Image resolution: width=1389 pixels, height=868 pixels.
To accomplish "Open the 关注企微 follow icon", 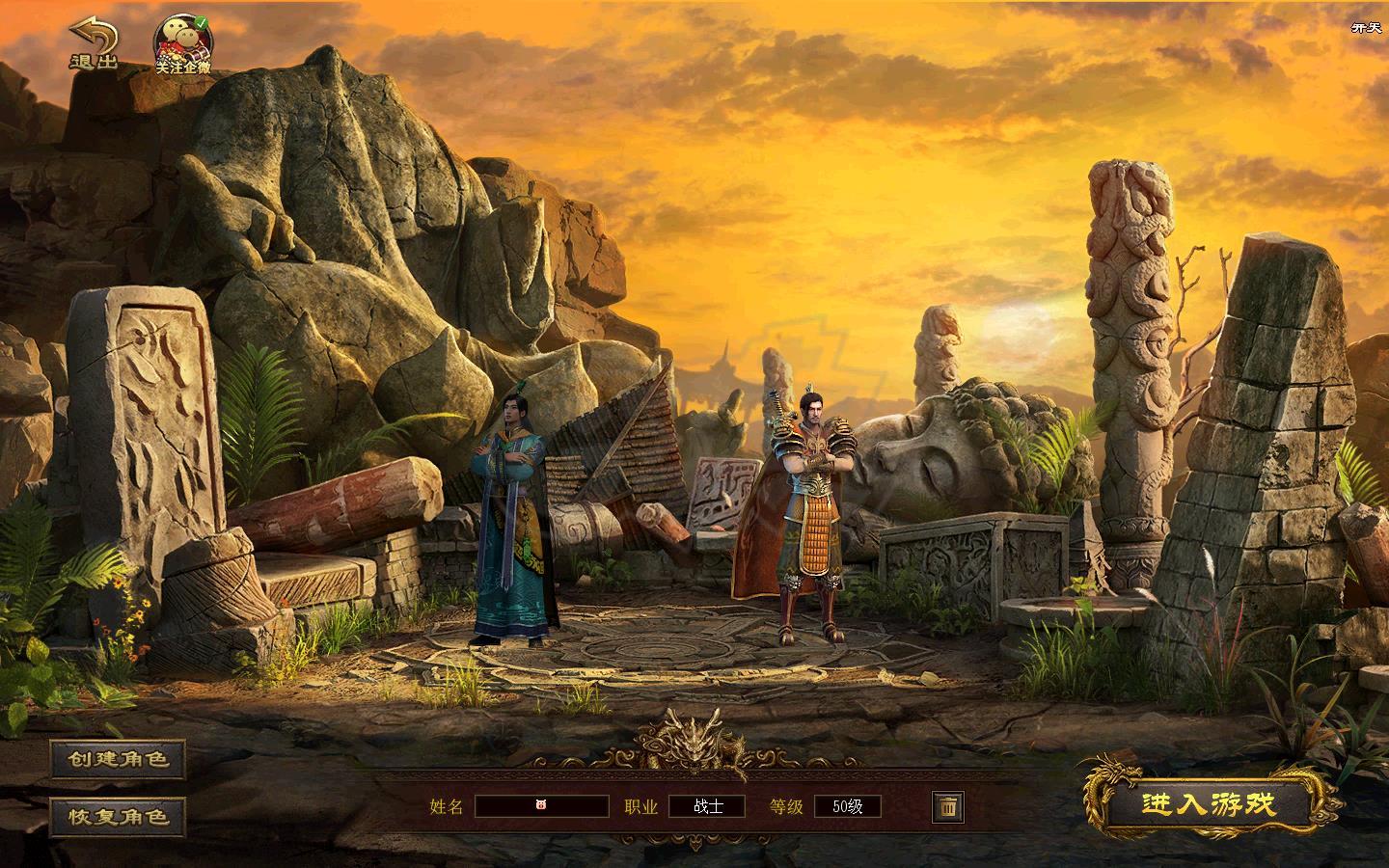I will coord(183,46).
